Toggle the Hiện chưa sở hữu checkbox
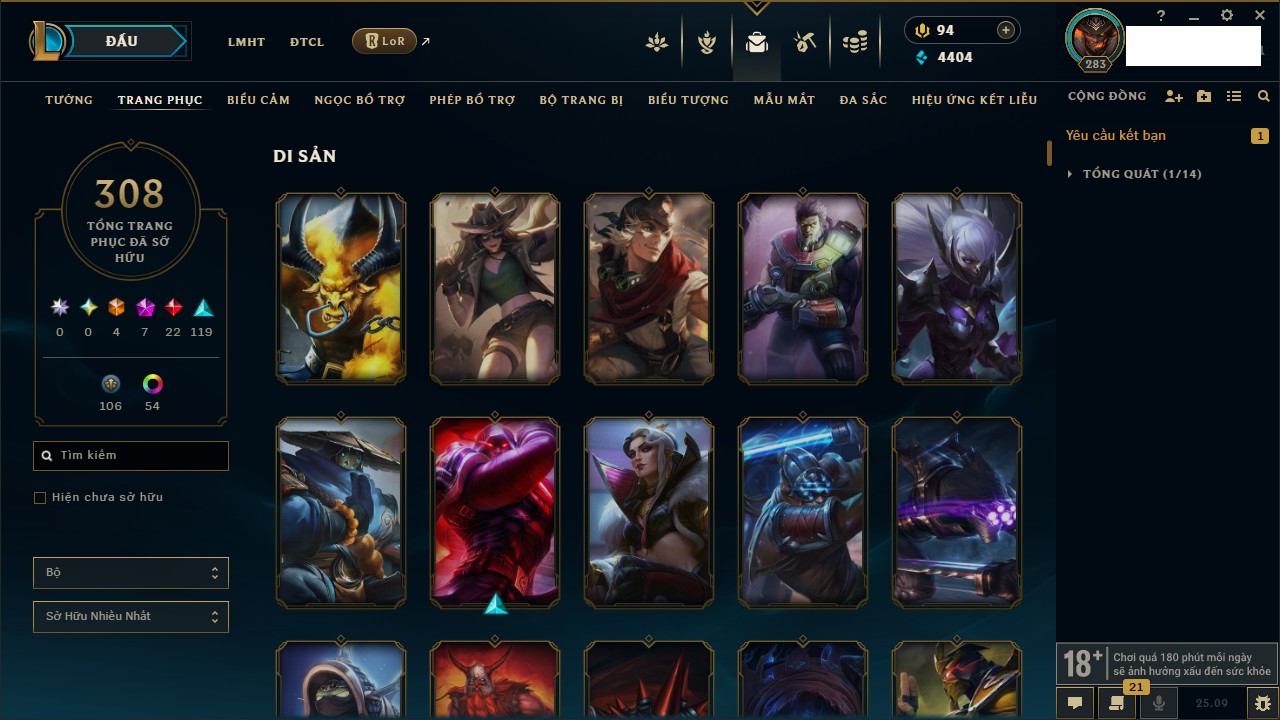Image resolution: width=1280 pixels, height=720 pixels. [x=40, y=497]
